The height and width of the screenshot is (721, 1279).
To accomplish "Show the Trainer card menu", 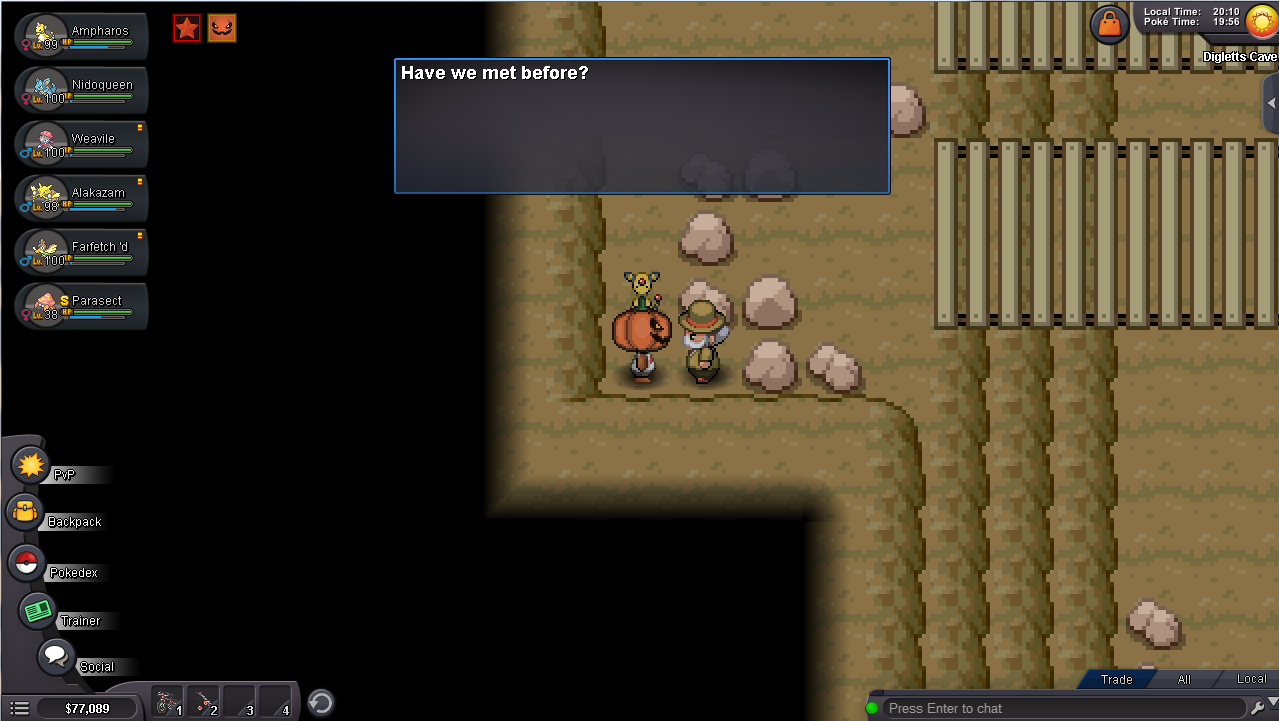I will pos(39,611).
